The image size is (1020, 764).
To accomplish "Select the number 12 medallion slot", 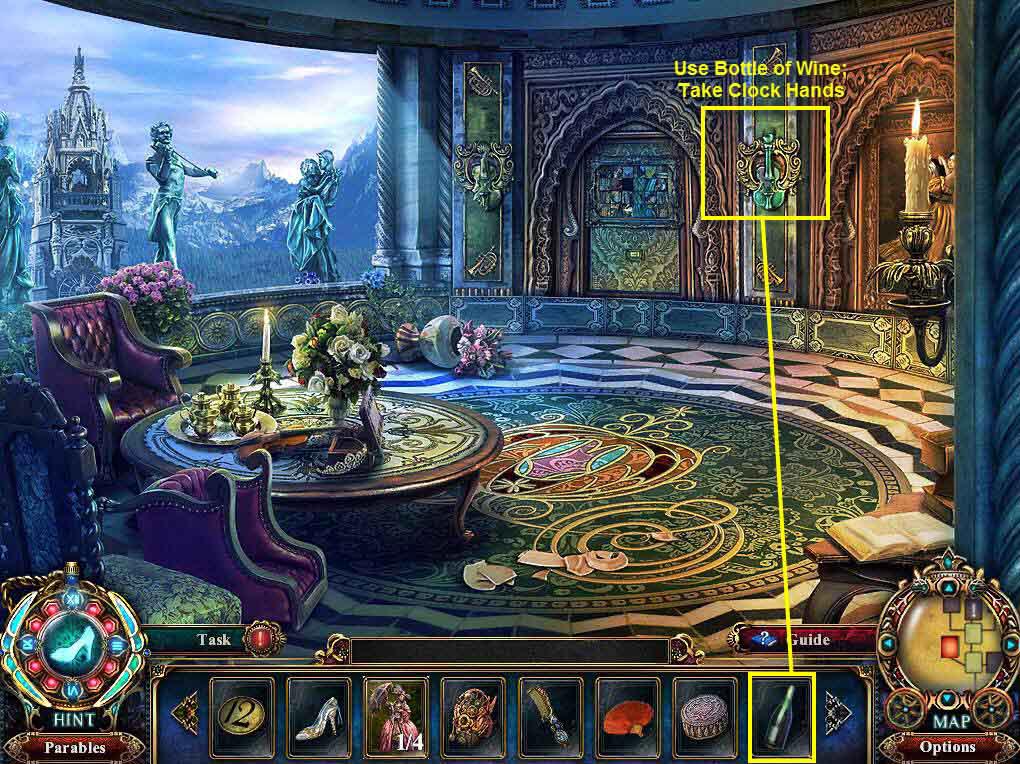I will 241,714.
